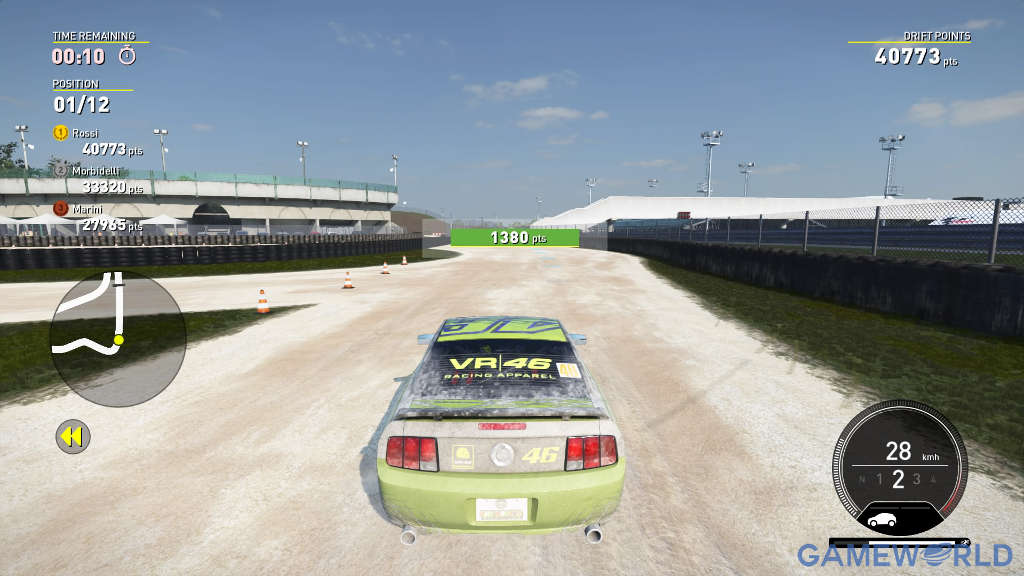Click the car icon on the speedometer
The height and width of the screenshot is (576, 1024).
pos(882,520)
